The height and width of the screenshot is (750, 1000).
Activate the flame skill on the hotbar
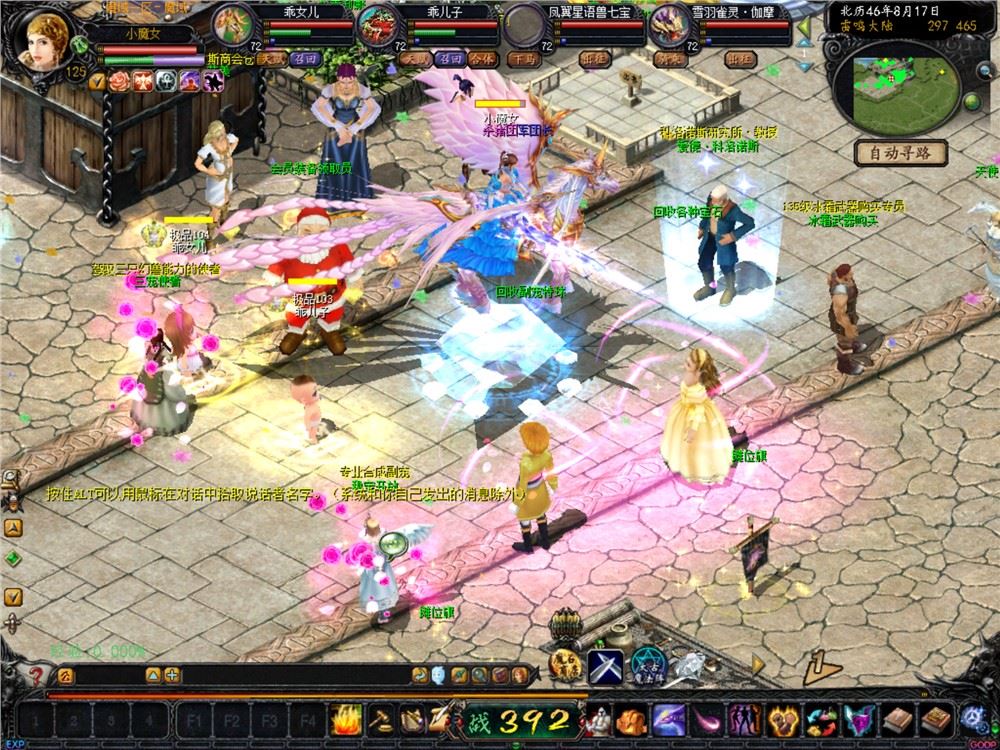coord(346,718)
